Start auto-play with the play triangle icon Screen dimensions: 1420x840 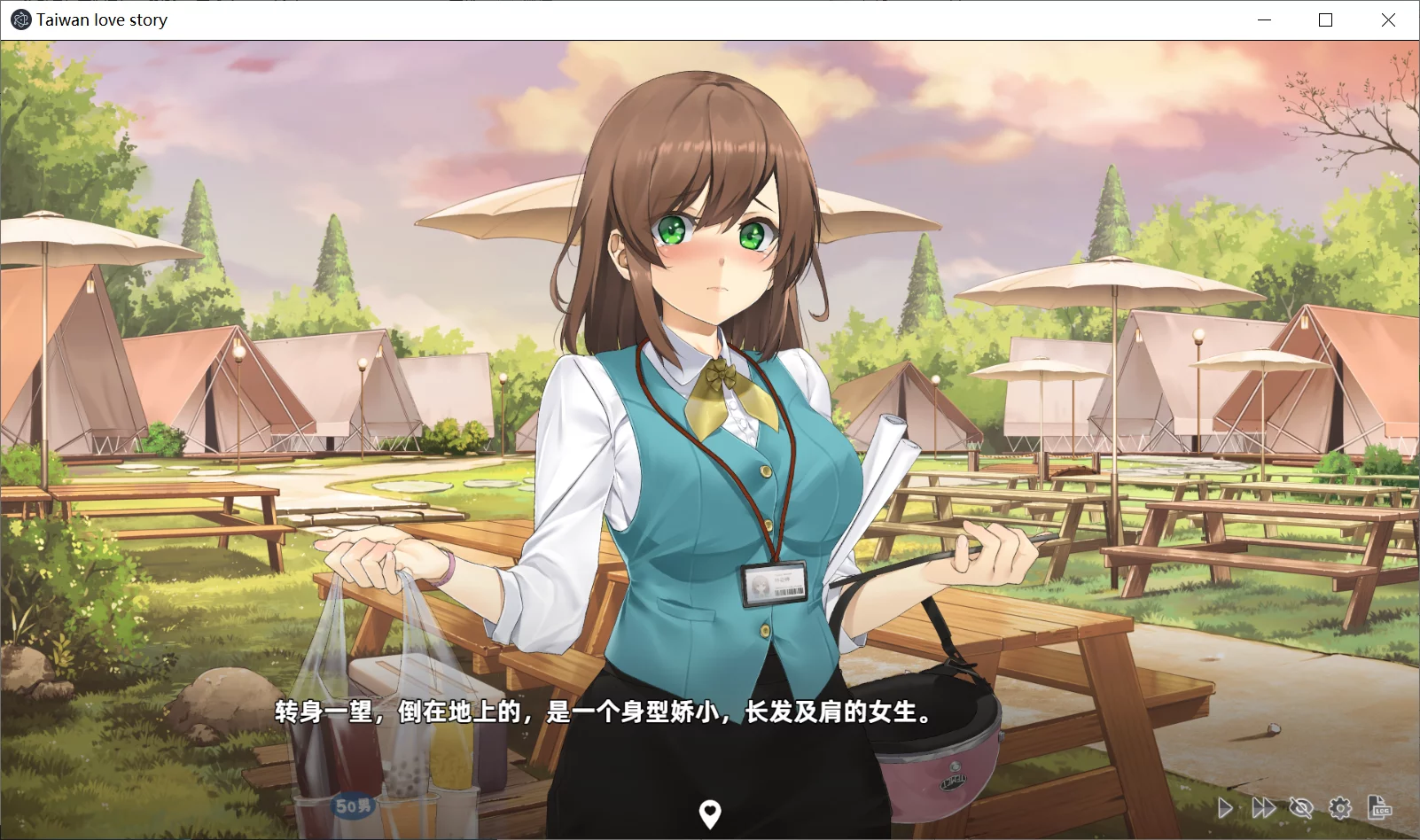(x=1225, y=807)
